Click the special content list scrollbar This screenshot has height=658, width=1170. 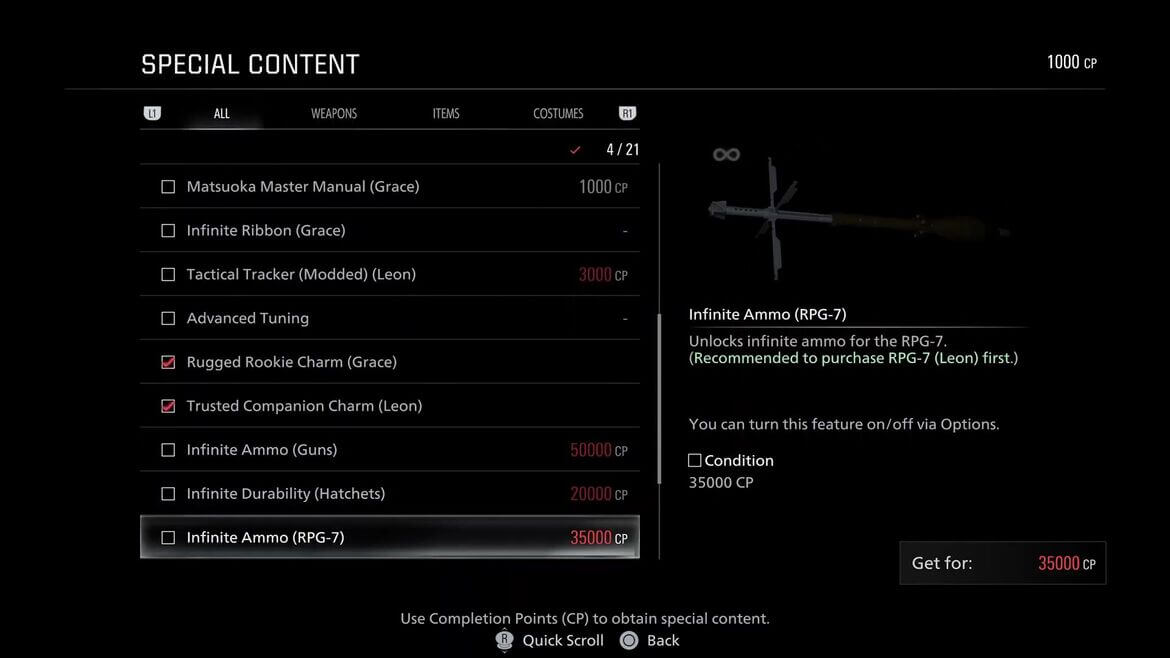[x=659, y=400]
